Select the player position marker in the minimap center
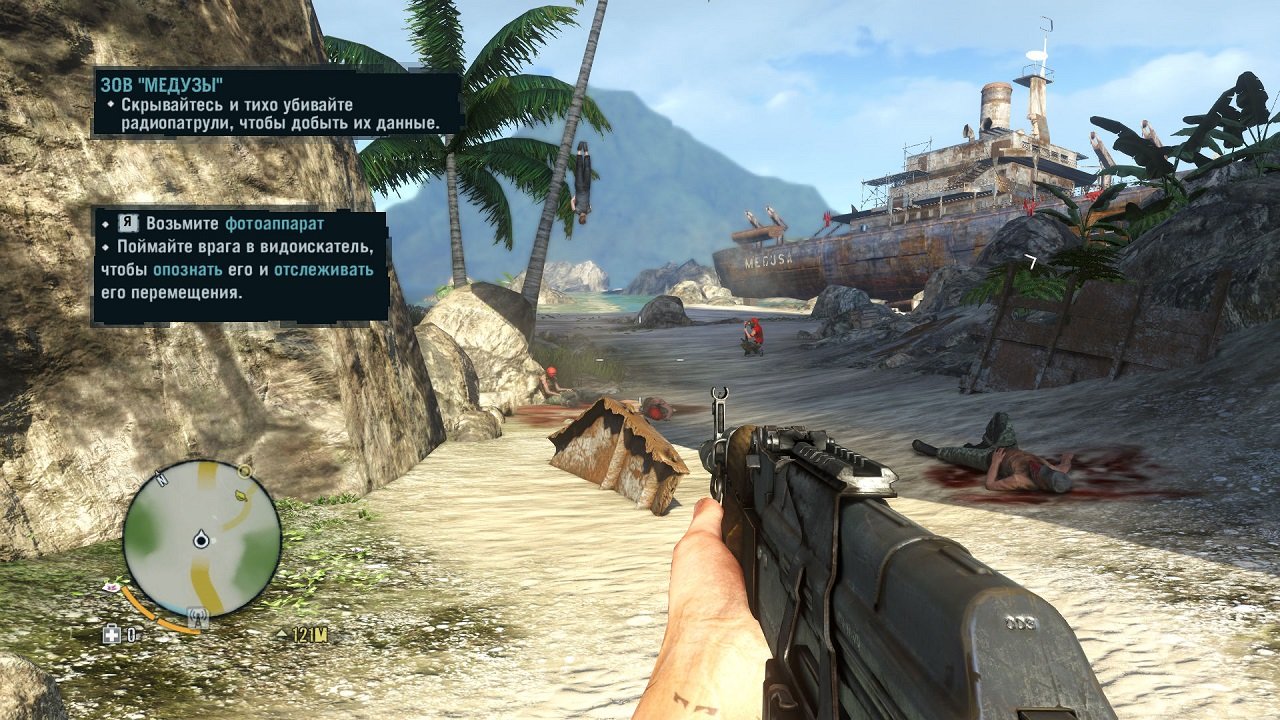This screenshot has height=720, width=1280. (x=200, y=539)
